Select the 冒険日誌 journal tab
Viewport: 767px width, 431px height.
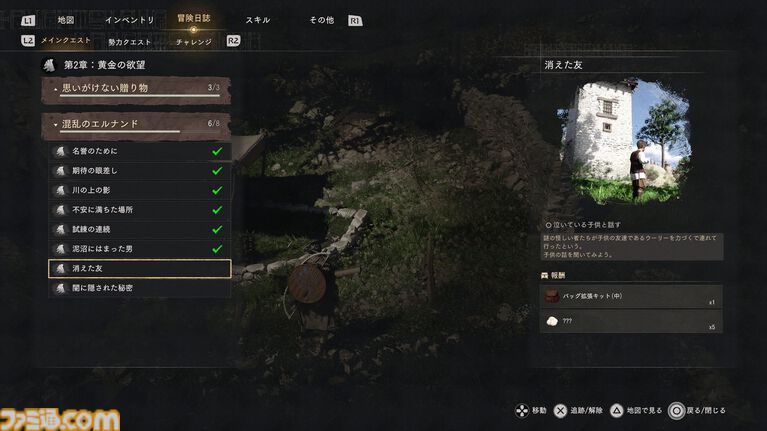193,20
